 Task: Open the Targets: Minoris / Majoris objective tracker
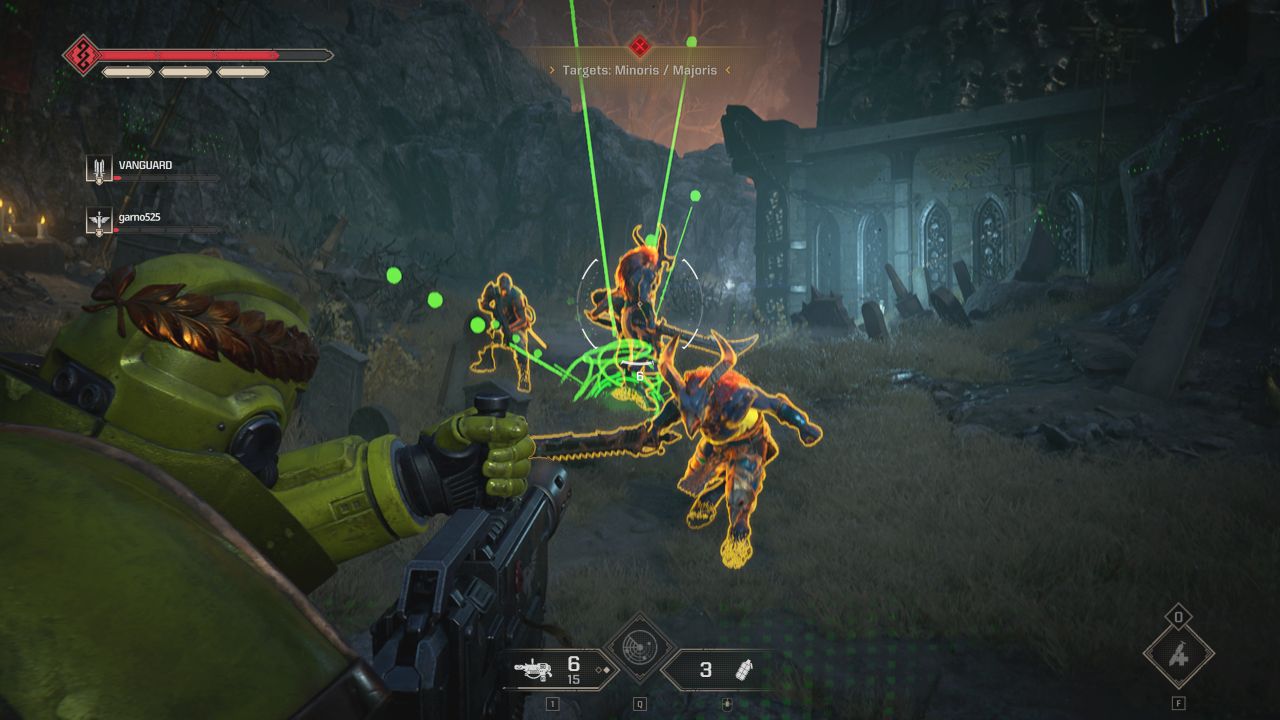pos(640,70)
